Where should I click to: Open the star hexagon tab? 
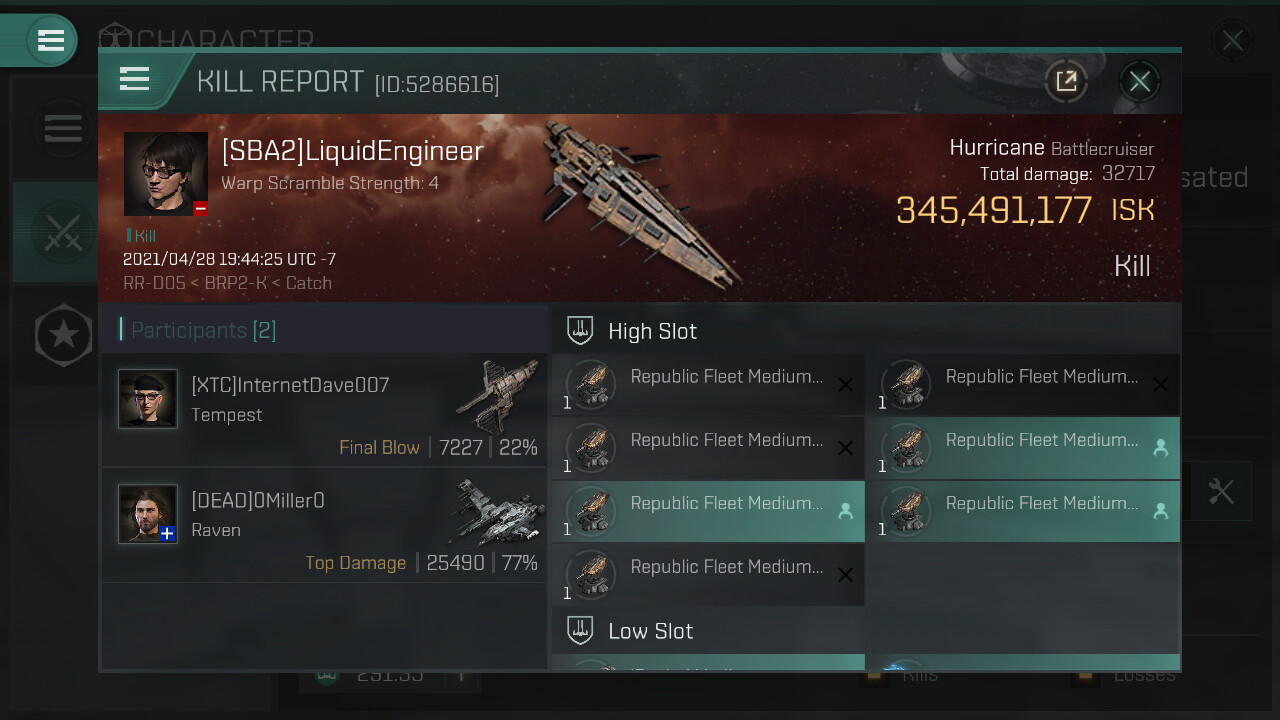[x=63, y=335]
